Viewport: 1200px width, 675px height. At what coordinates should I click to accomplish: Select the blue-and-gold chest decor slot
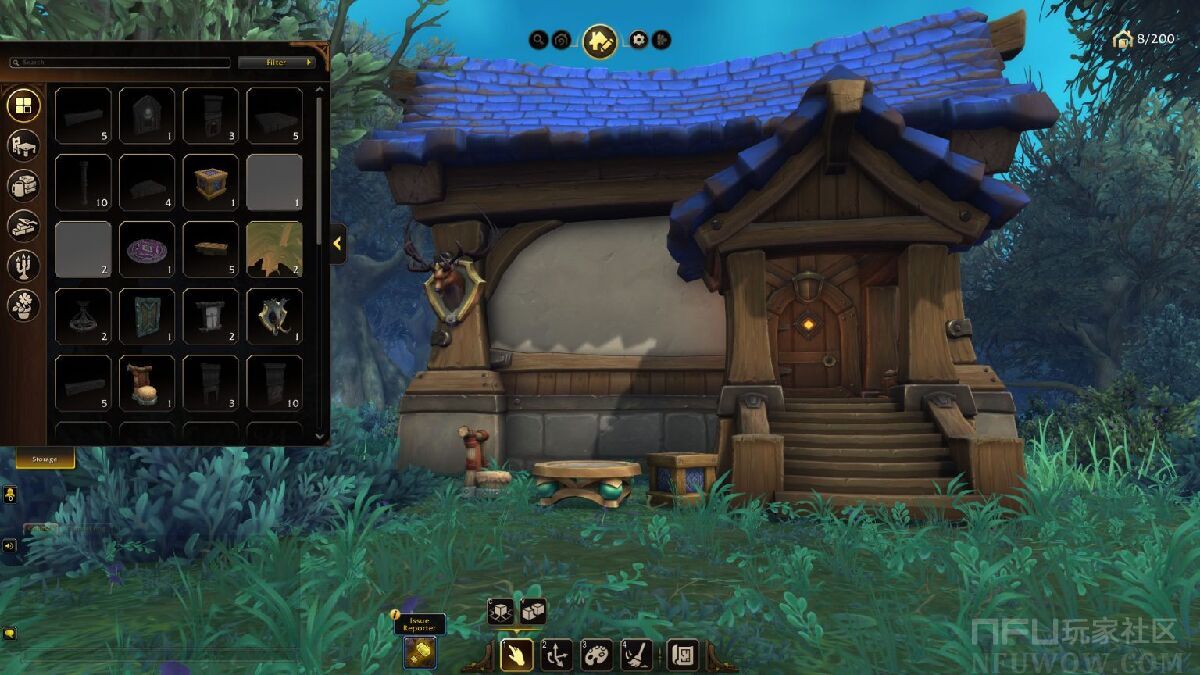point(211,182)
